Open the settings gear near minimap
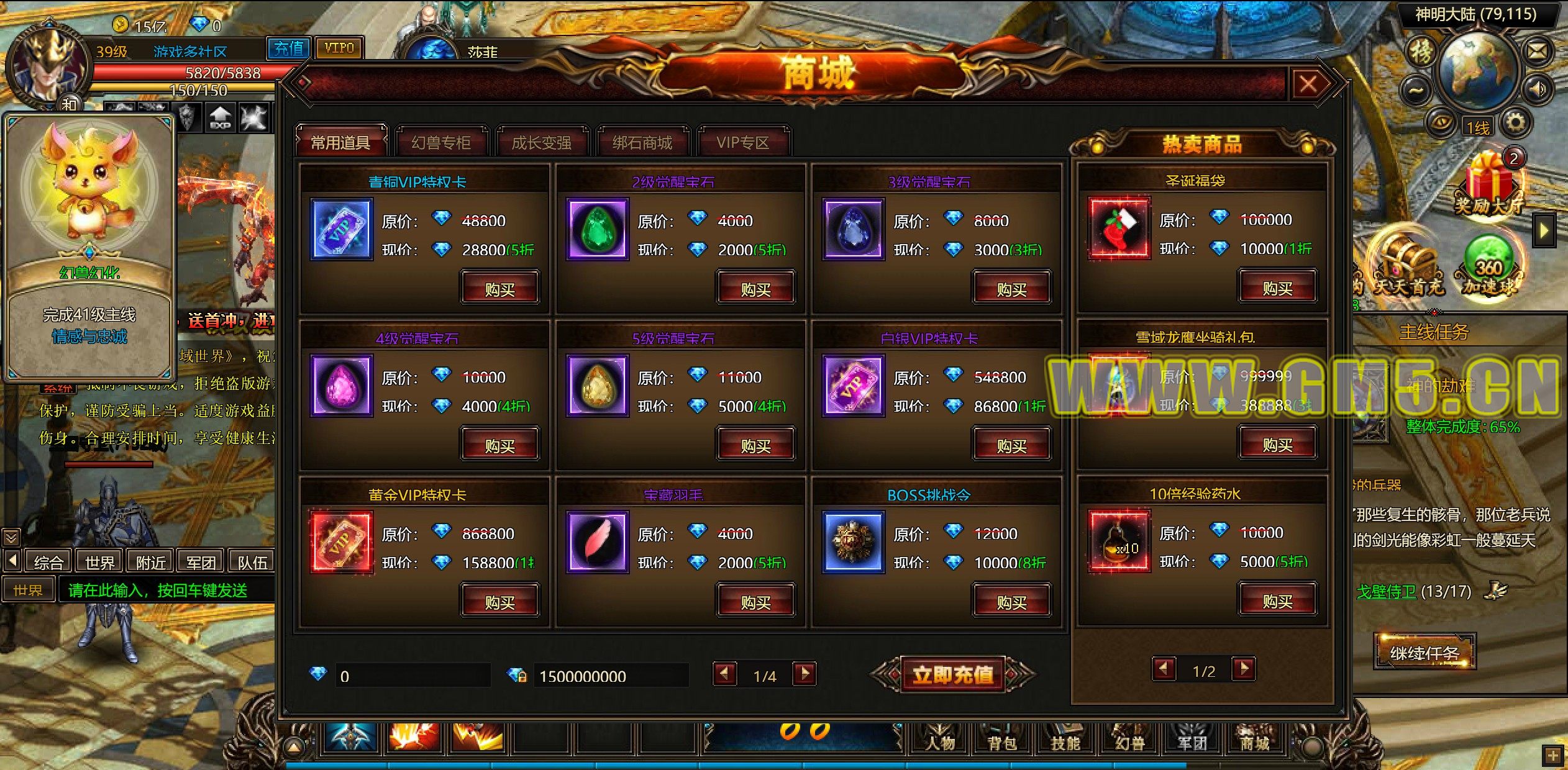Image resolution: width=1568 pixels, height=770 pixels. [1515, 122]
